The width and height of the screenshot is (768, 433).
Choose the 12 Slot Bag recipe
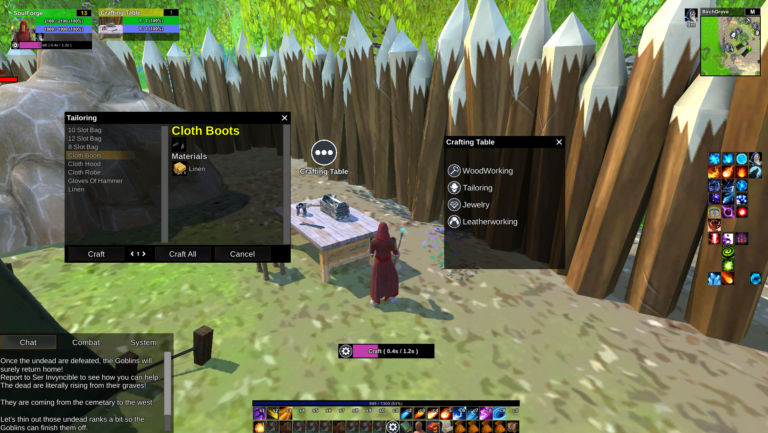point(84,138)
